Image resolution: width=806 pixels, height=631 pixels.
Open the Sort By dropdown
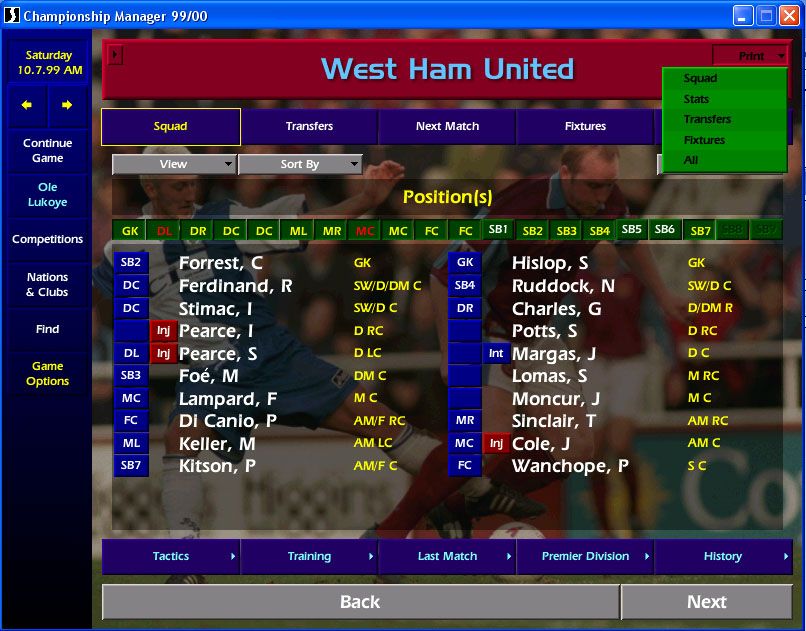[300, 164]
